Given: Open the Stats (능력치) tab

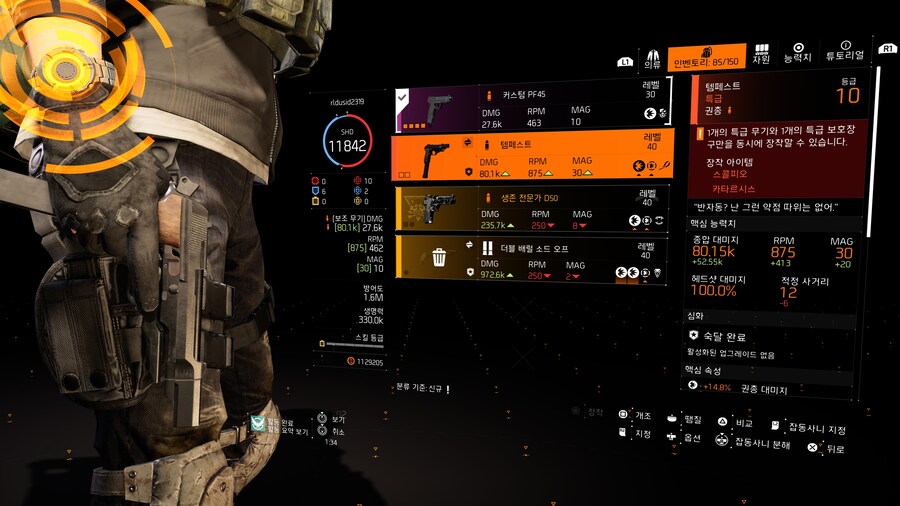Looking at the screenshot, I should [x=798, y=54].
